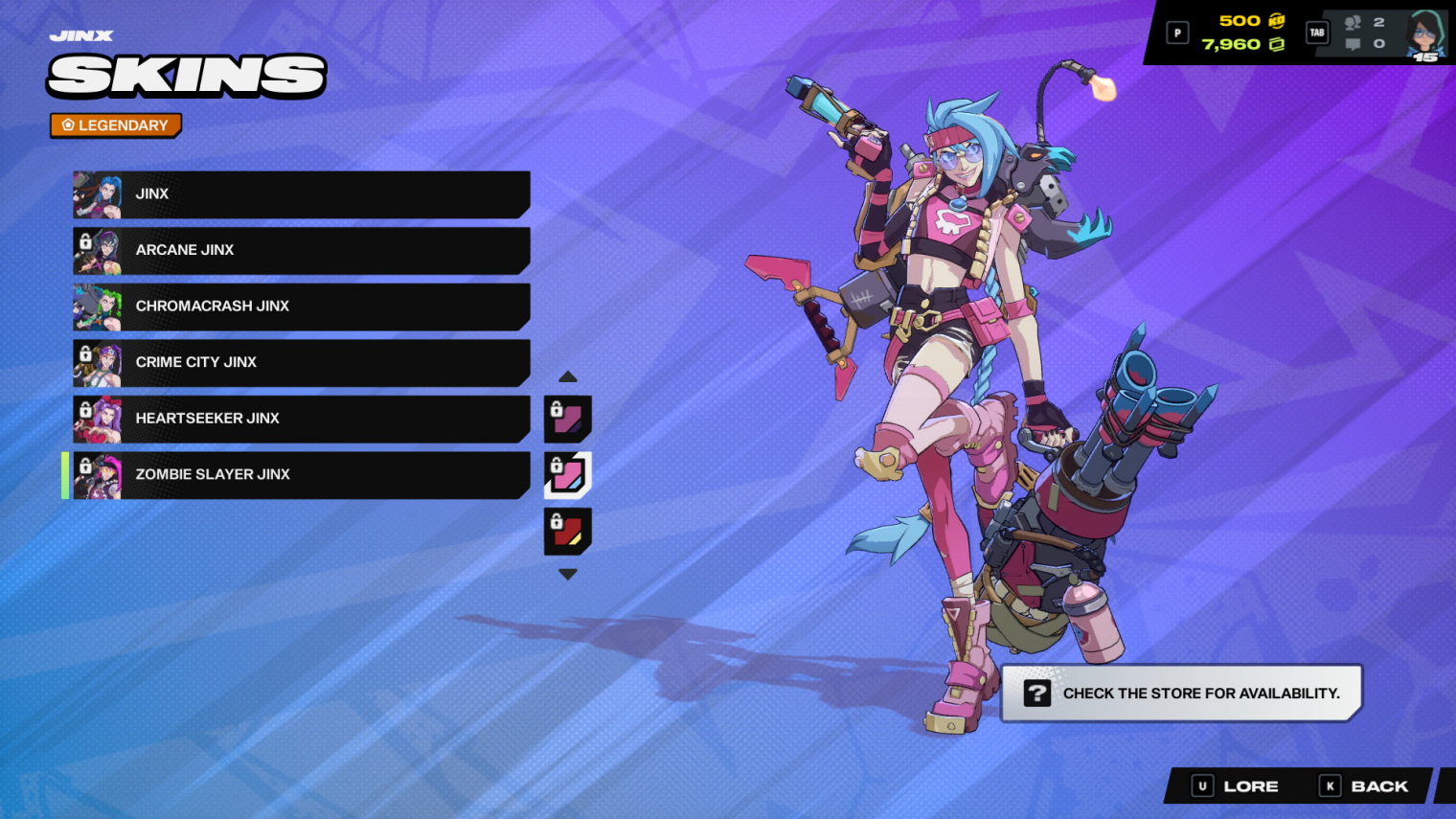The height and width of the screenshot is (819, 1456).
Task: Click the Check the Store for Availability notice
Action: coord(1181,694)
